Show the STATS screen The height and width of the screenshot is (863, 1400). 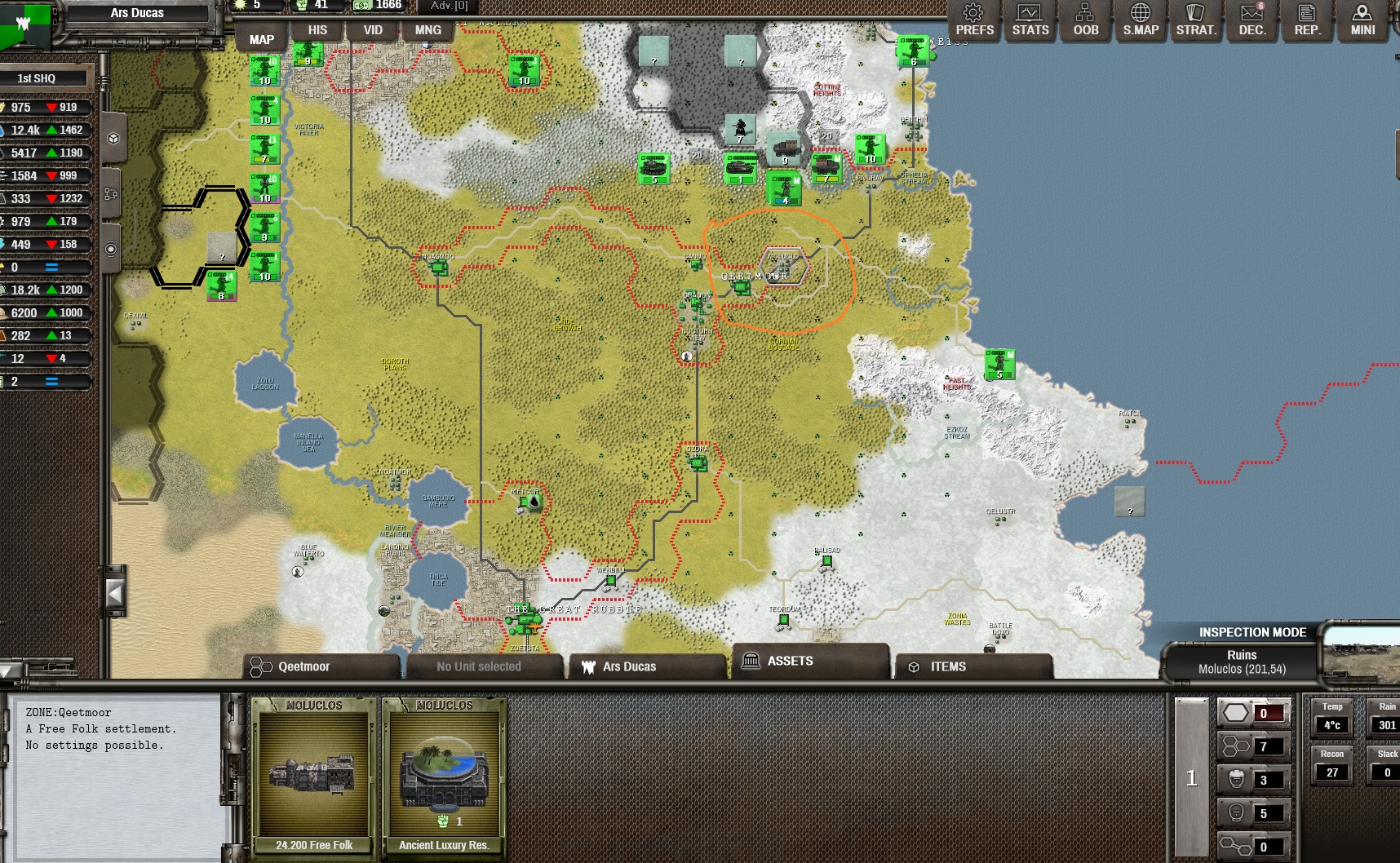(x=1030, y=20)
